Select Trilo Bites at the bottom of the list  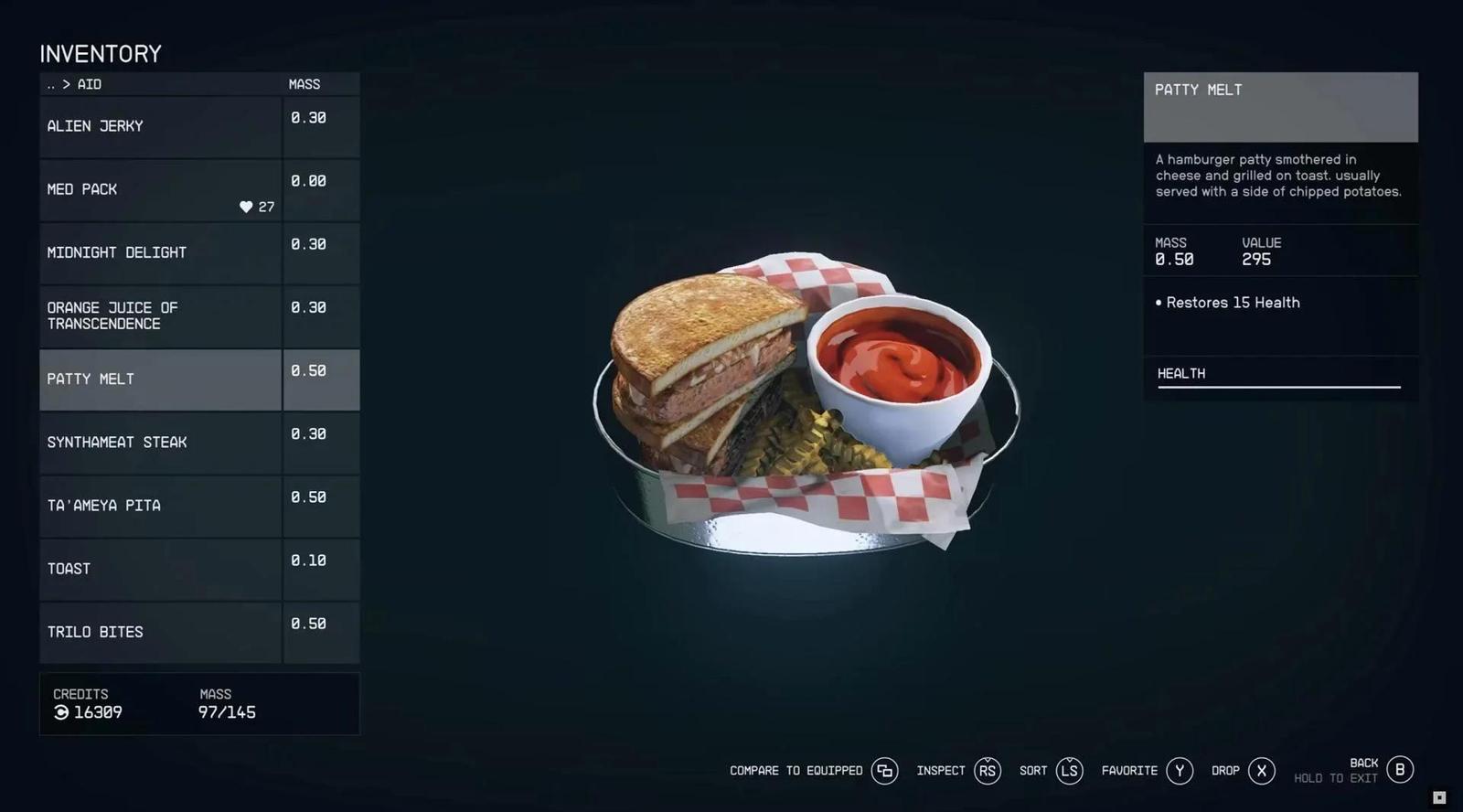(x=160, y=631)
